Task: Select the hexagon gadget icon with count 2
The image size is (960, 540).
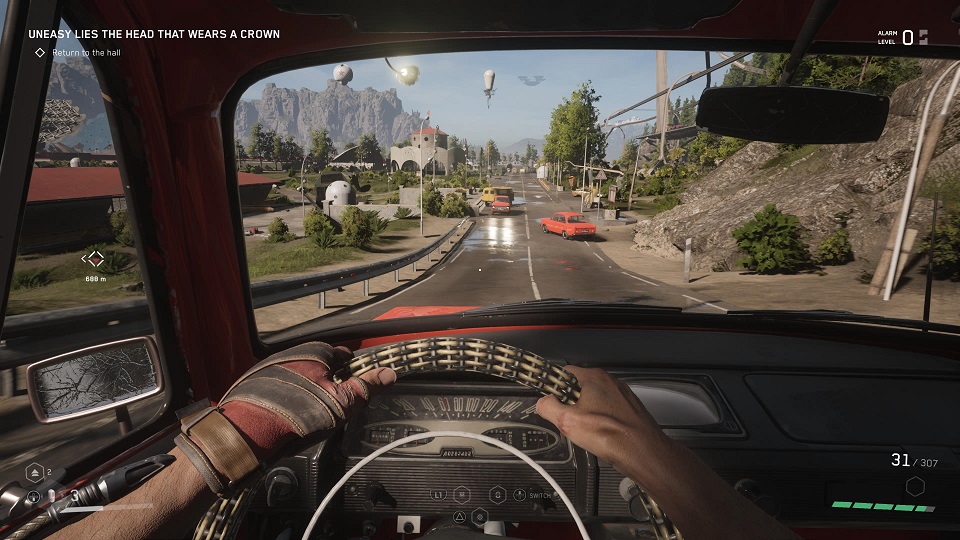Action: 34,473
